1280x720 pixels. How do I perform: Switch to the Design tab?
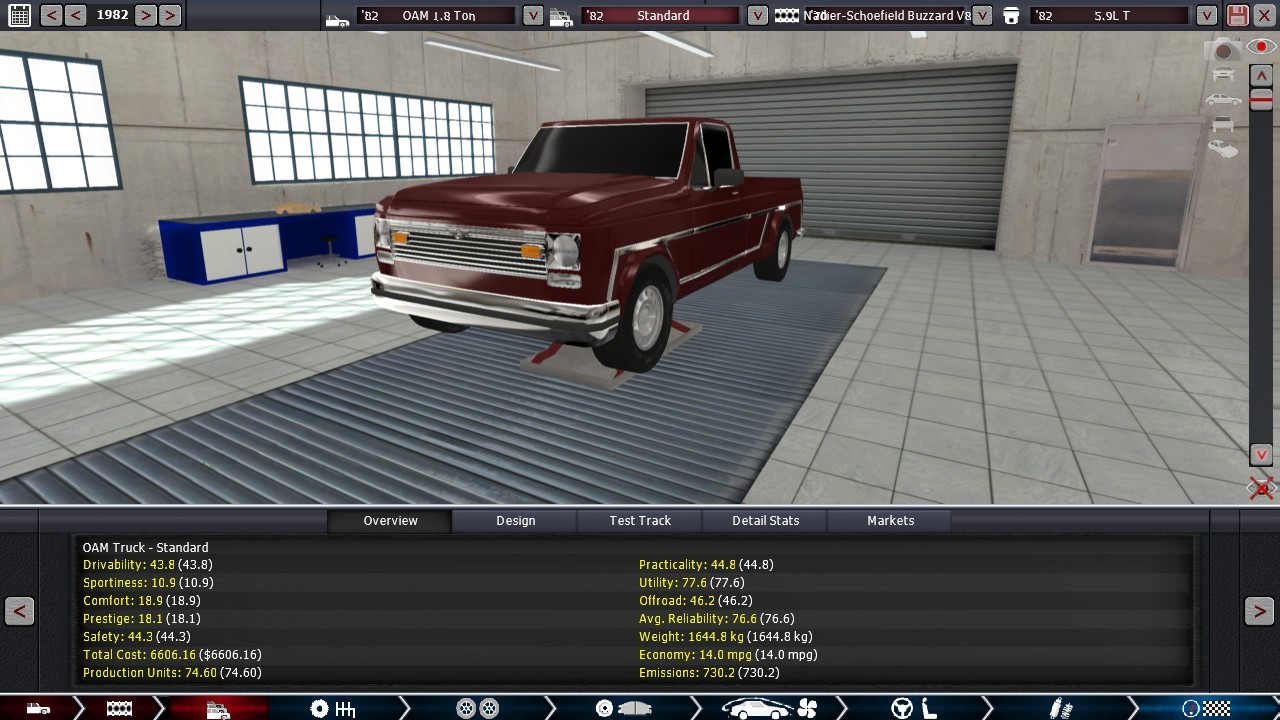point(515,520)
